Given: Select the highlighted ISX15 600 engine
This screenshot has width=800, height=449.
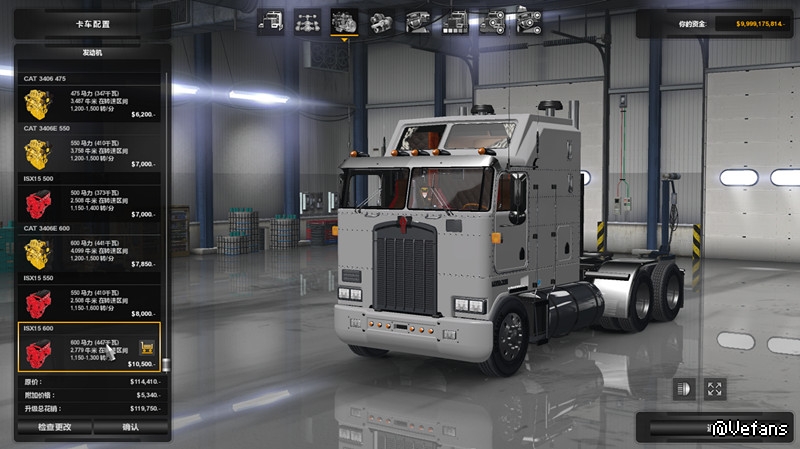Looking at the screenshot, I should pyautogui.click(x=90, y=347).
